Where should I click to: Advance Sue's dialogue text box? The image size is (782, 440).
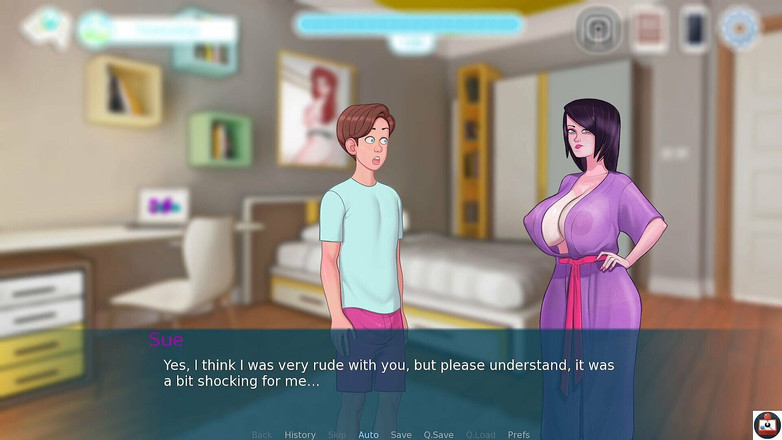(390, 373)
